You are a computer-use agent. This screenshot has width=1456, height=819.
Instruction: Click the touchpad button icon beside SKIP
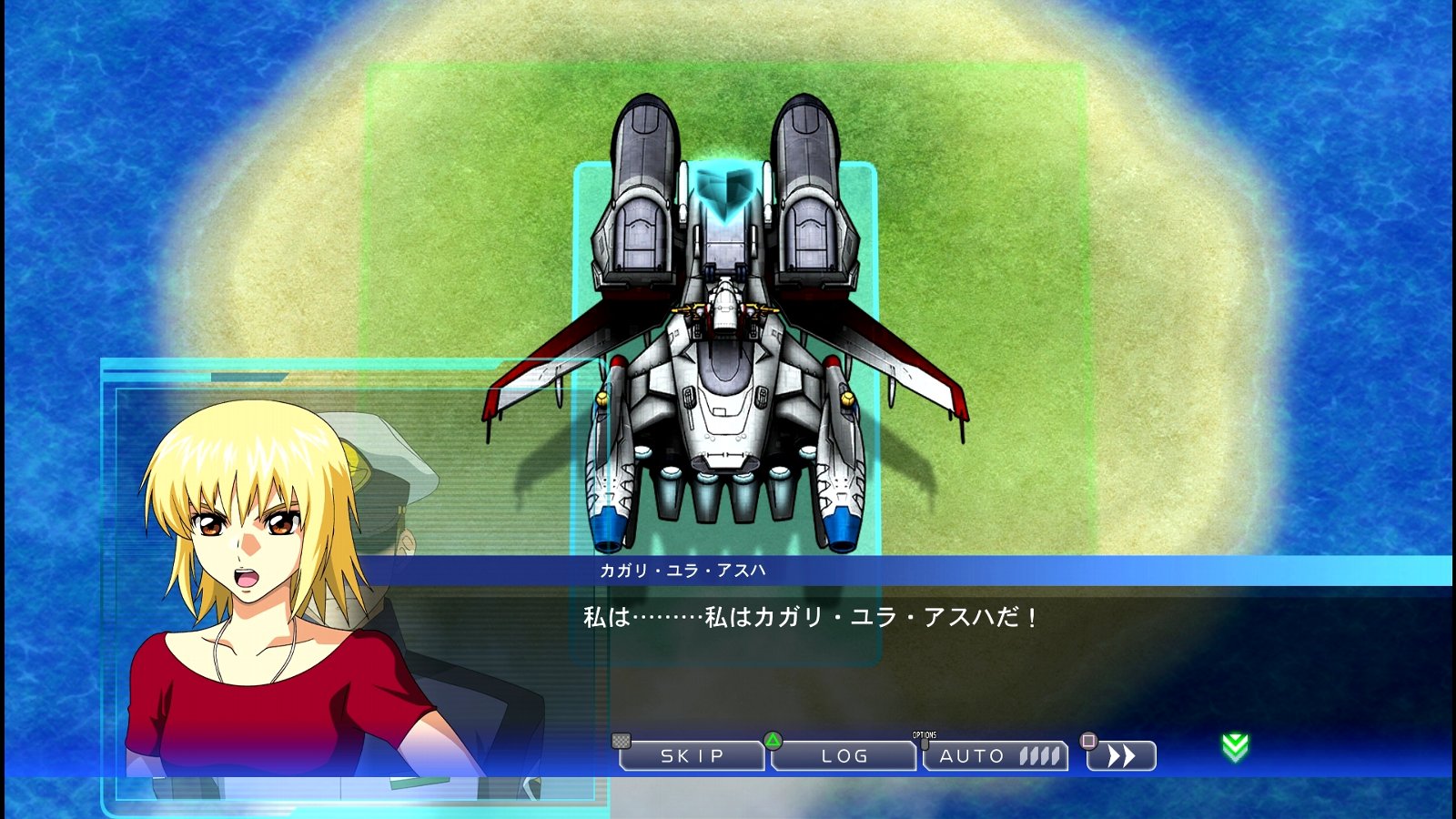coord(622,743)
